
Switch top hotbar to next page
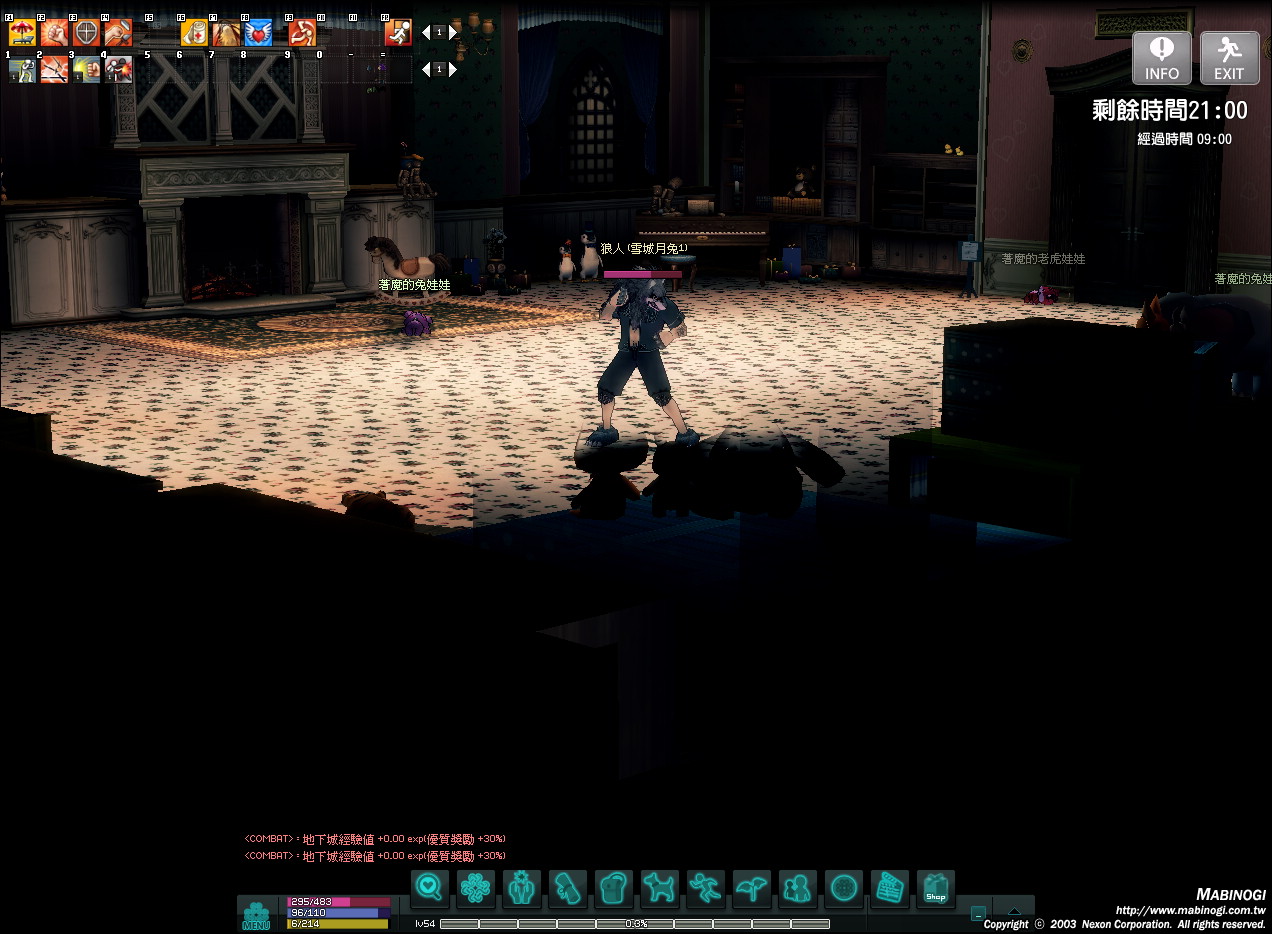tap(453, 33)
